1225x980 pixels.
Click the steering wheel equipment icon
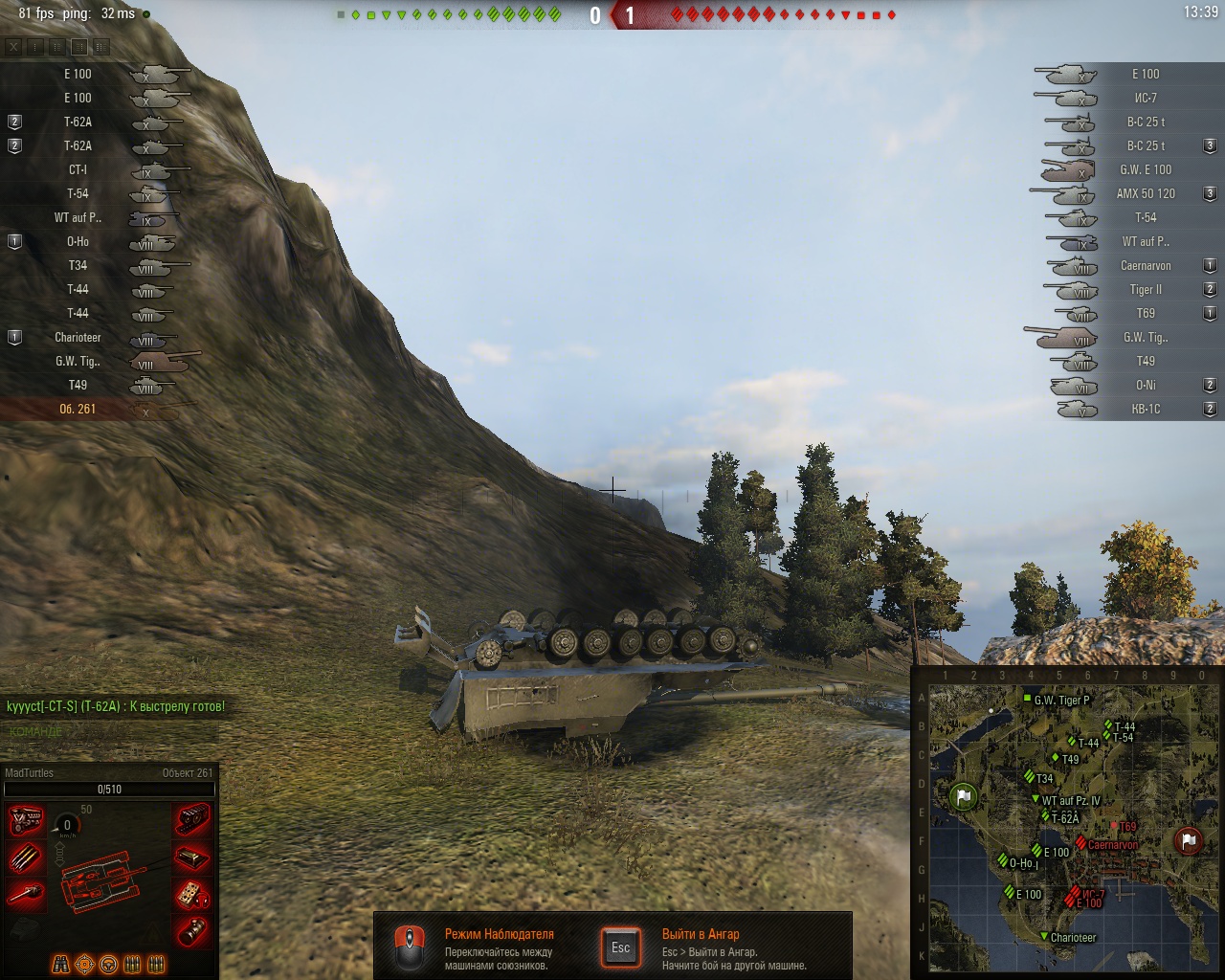108,964
